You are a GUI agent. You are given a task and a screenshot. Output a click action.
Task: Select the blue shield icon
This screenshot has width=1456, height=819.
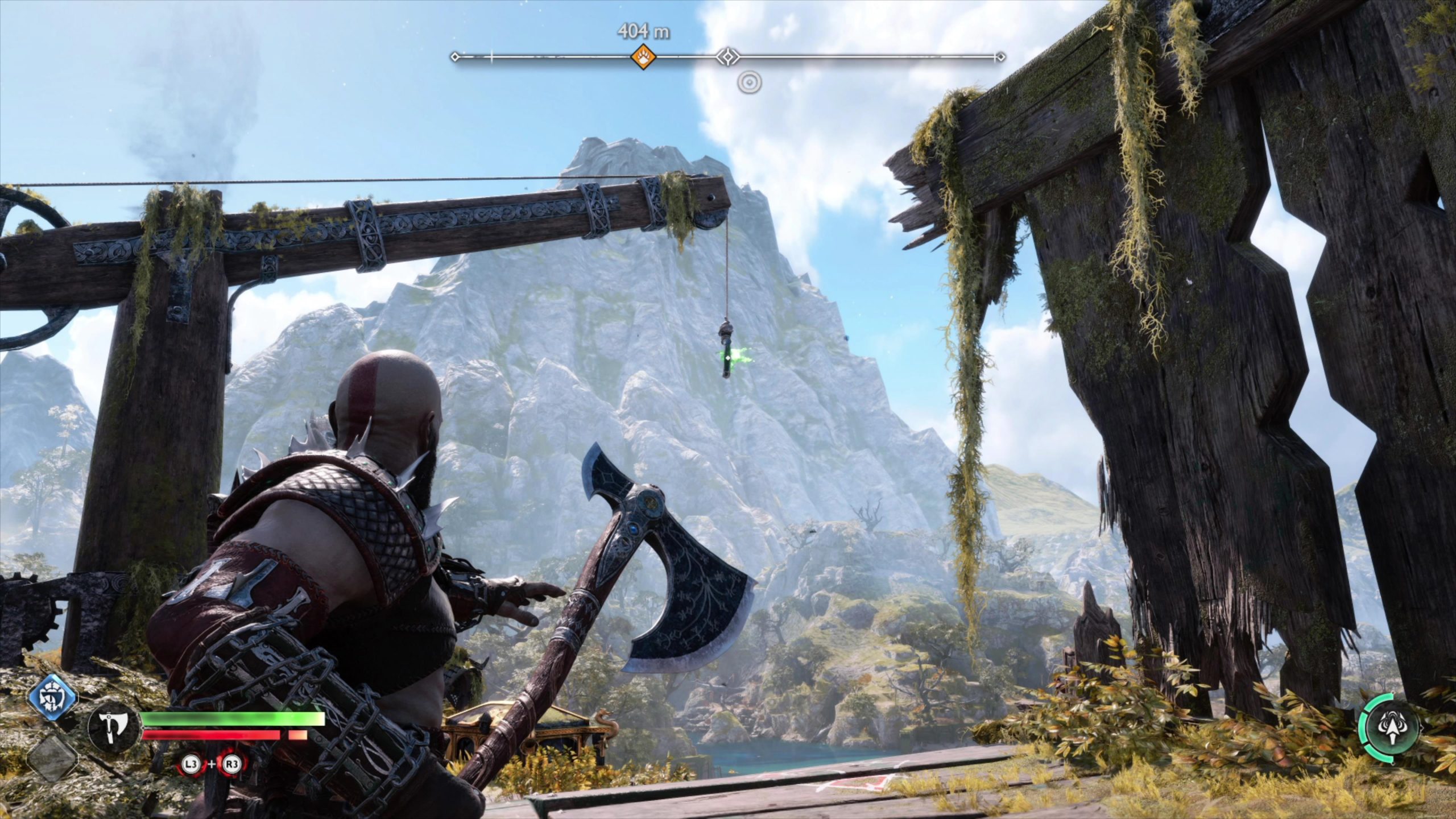pos(53,699)
